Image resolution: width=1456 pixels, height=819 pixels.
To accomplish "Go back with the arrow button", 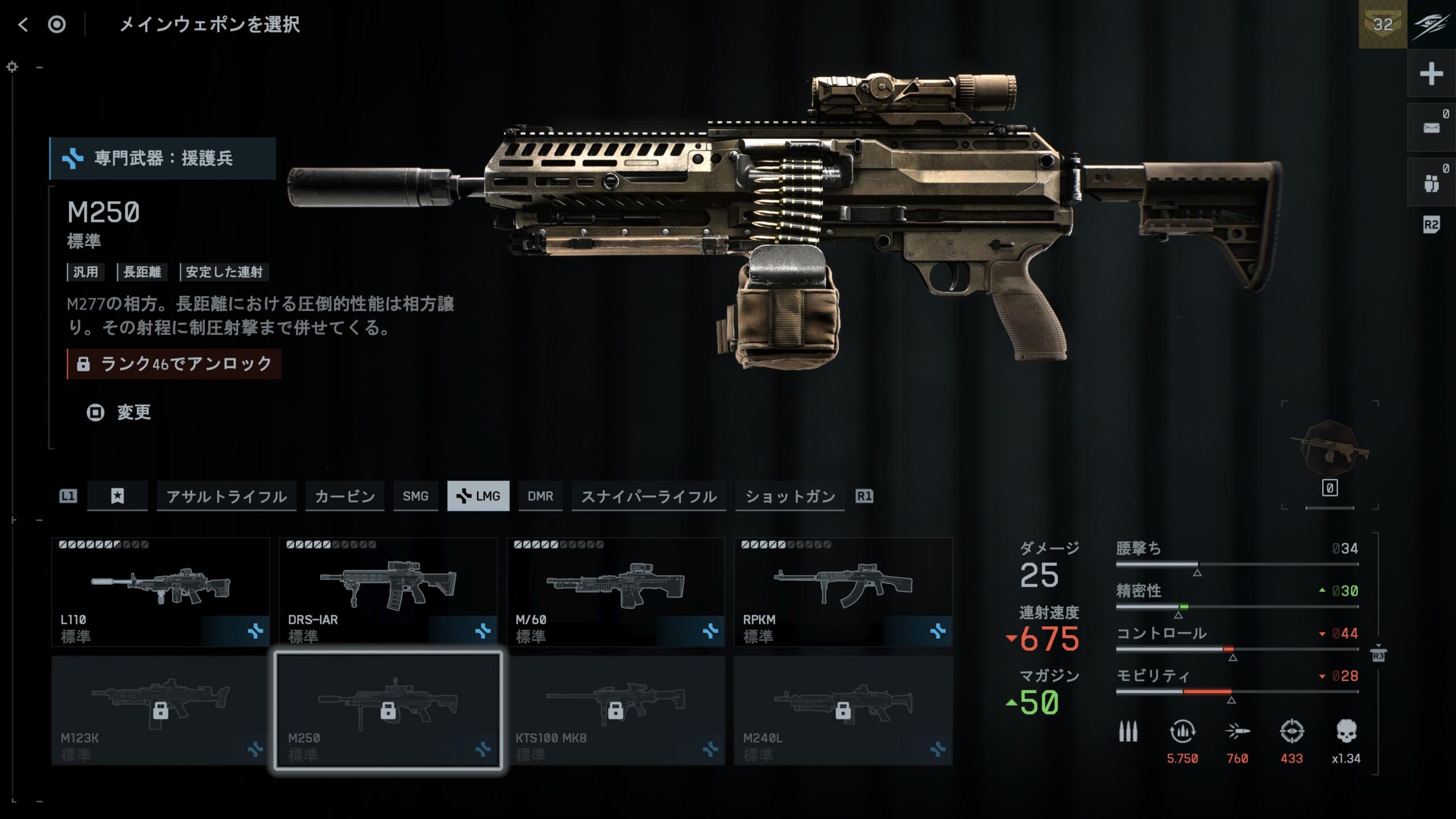I will (x=23, y=24).
